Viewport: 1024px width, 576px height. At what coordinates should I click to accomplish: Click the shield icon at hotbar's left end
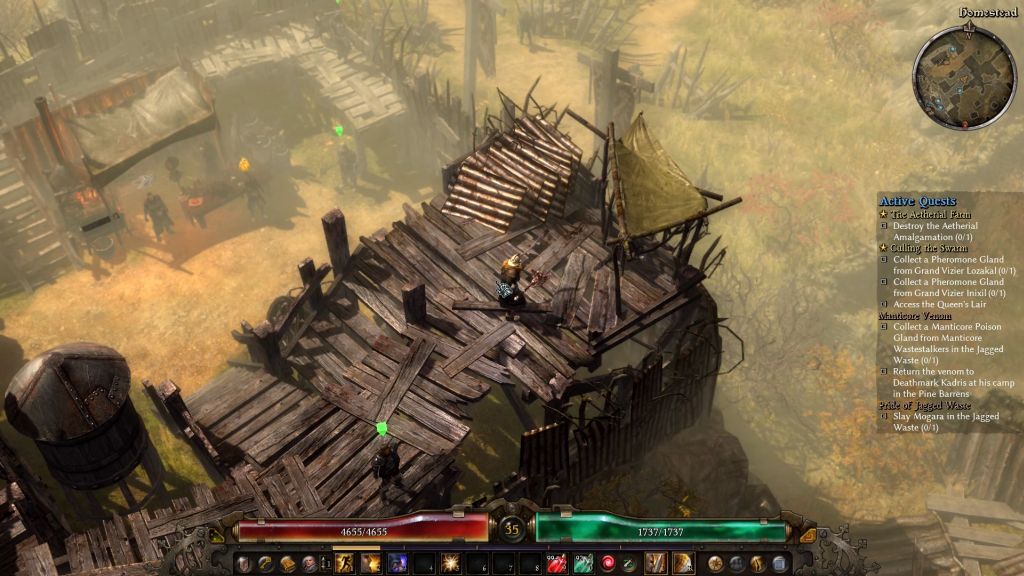coord(244,564)
